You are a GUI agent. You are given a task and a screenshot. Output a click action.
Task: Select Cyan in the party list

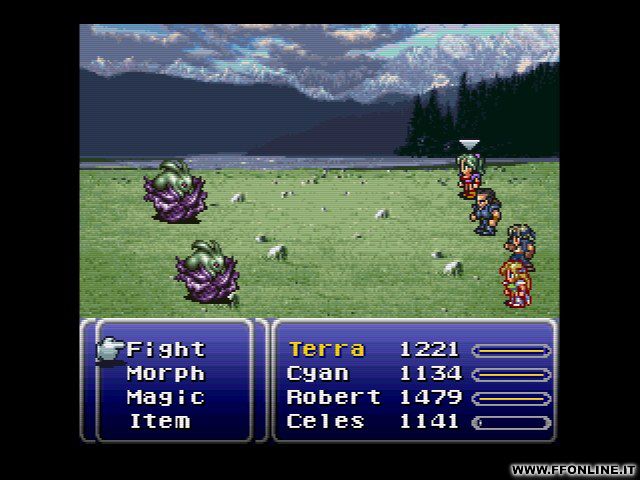pos(318,373)
